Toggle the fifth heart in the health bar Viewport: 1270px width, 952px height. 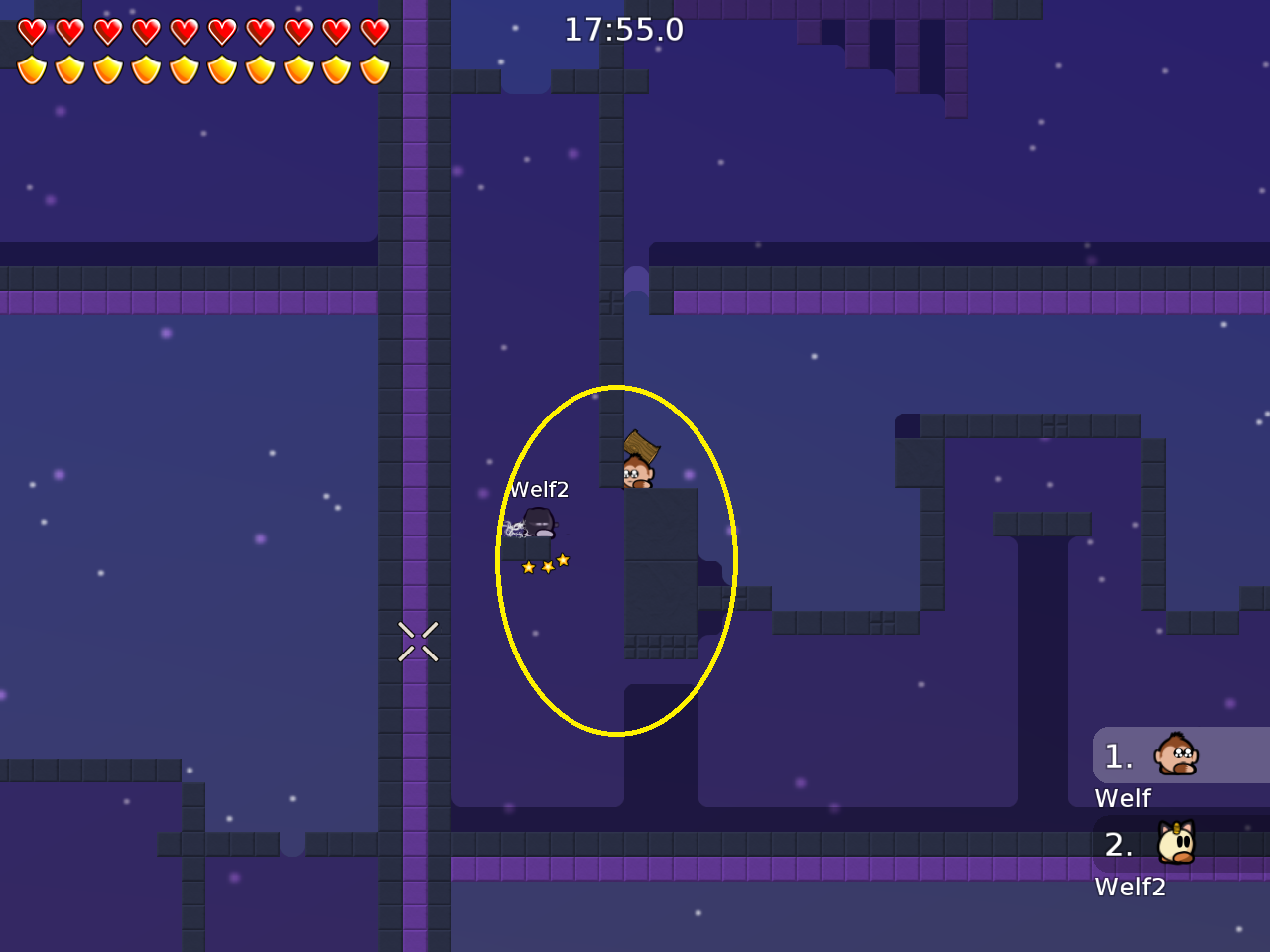(184, 30)
